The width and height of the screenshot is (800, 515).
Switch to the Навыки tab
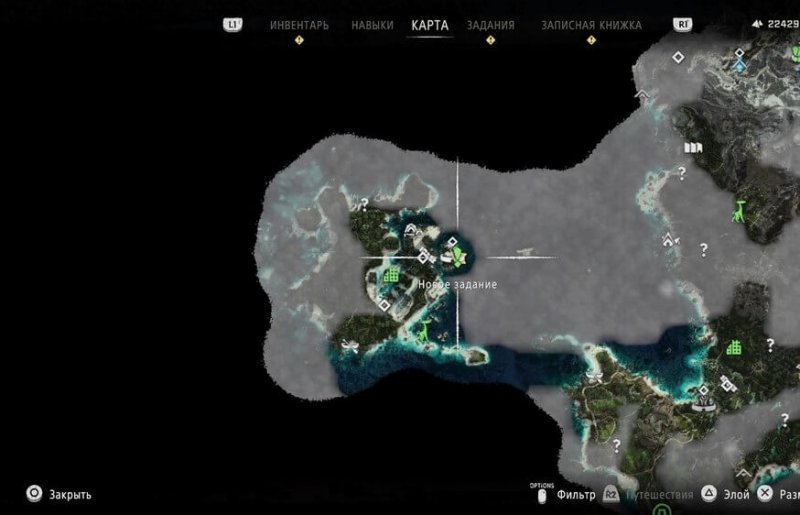pos(372,25)
